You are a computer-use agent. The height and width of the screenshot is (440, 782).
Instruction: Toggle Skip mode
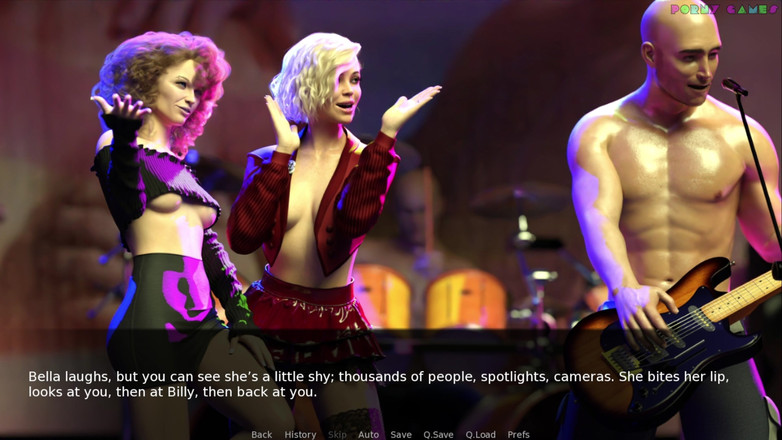(x=337, y=434)
